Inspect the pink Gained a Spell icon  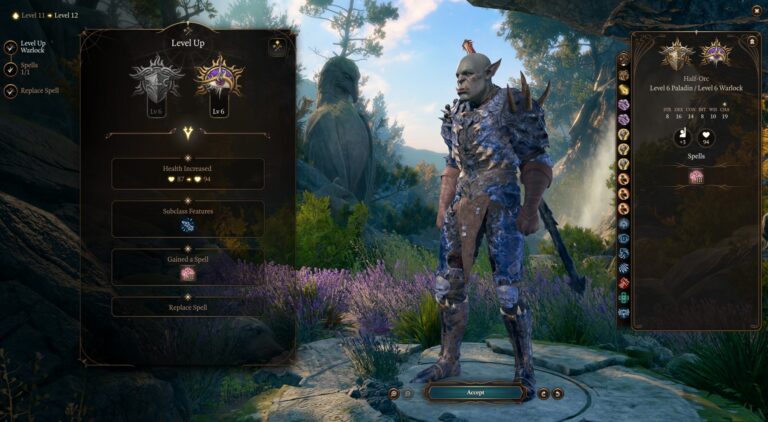pos(187,273)
